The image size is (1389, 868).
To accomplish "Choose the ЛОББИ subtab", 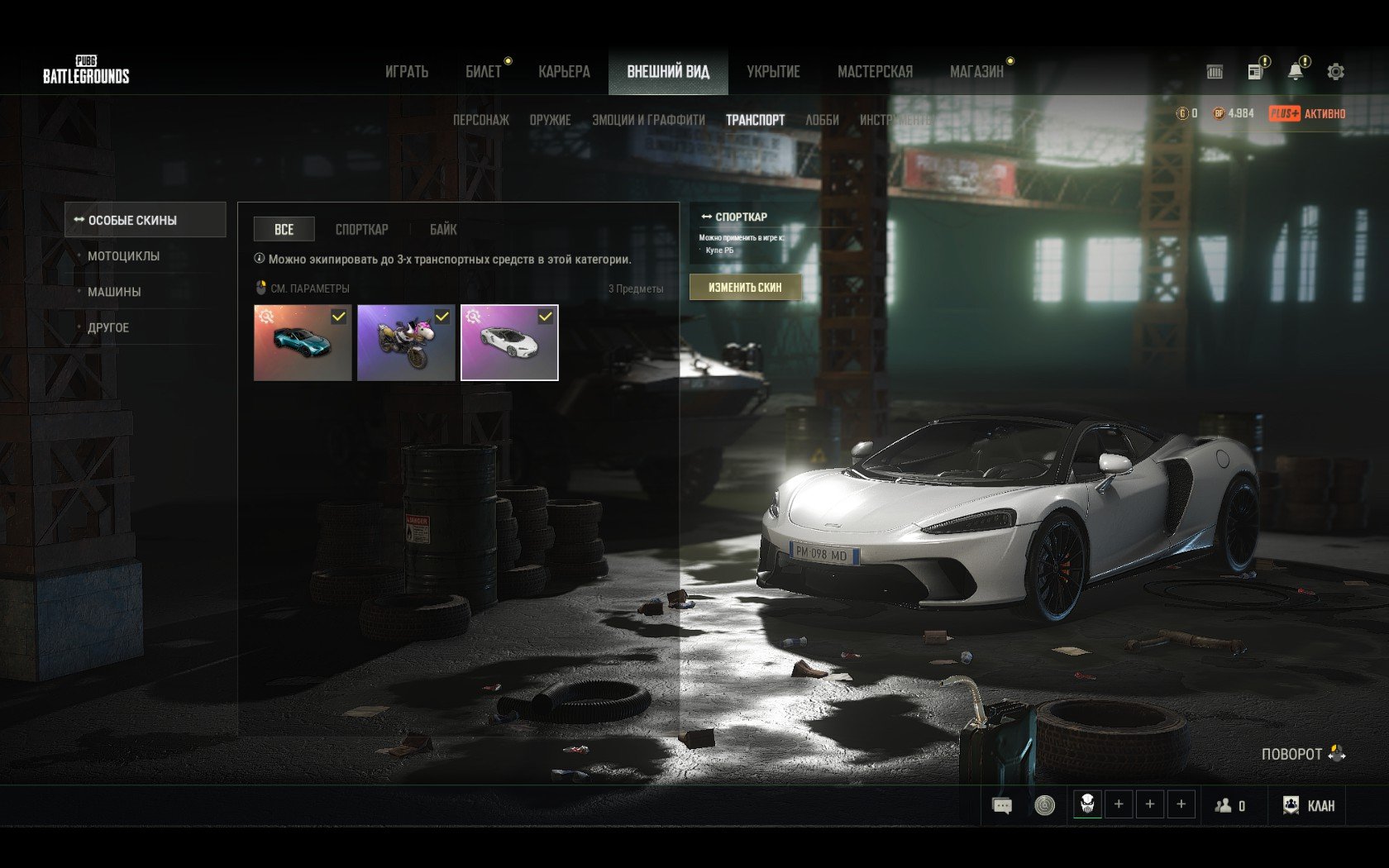I will (822, 120).
